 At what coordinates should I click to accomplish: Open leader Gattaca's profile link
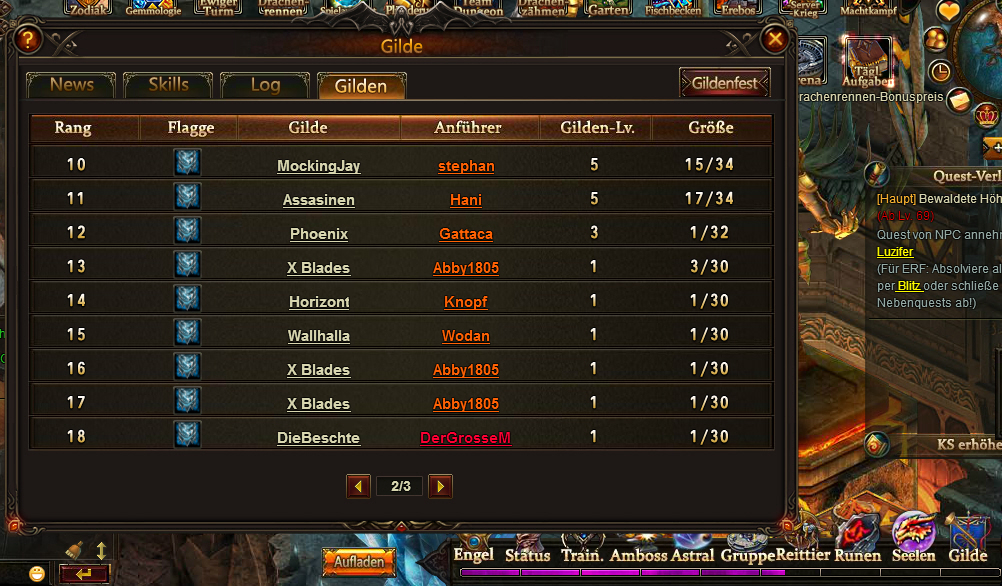coord(466,234)
